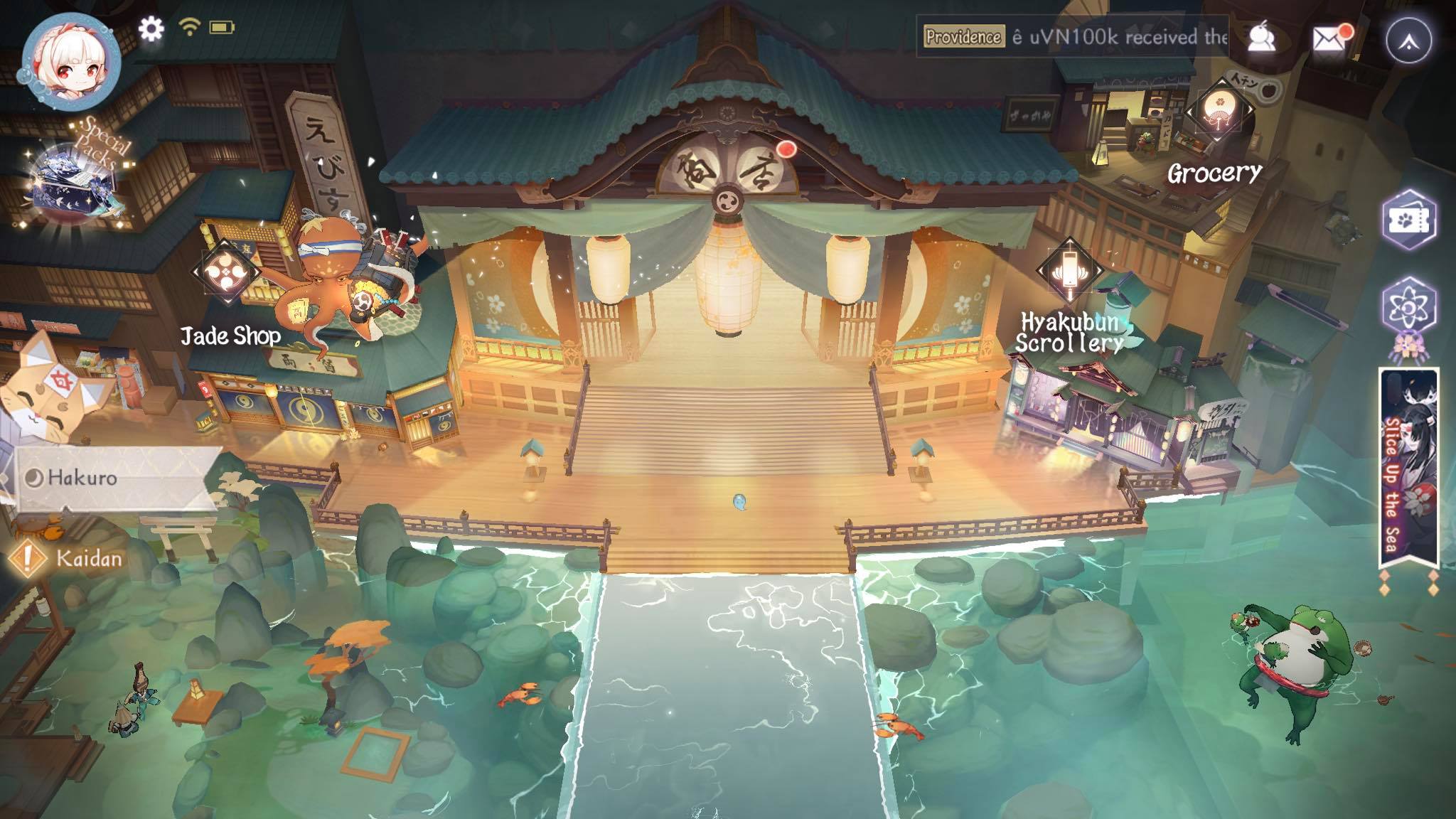Open the friends icon beside the mail
This screenshot has width=1456, height=819.
pyautogui.click(x=1263, y=39)
